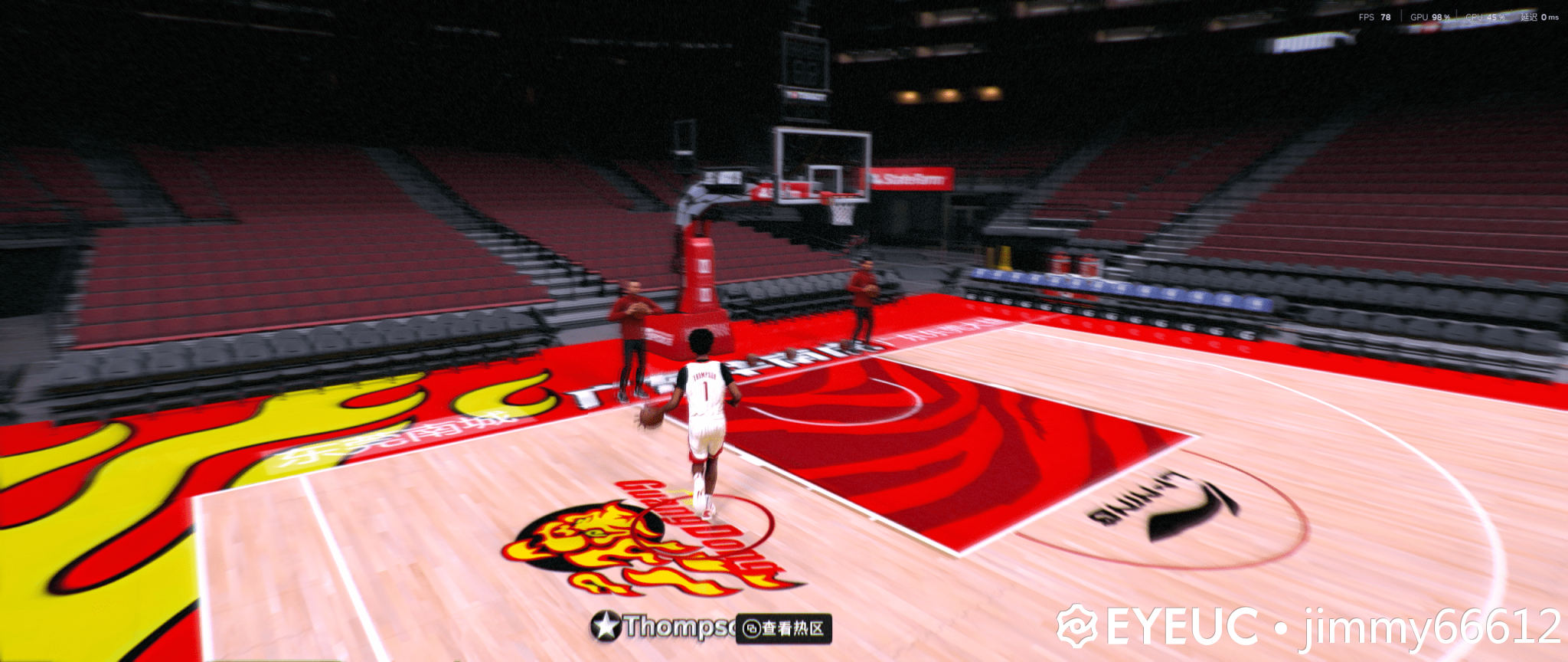Click the star badge beside Thompson's name

pos(606,626)
